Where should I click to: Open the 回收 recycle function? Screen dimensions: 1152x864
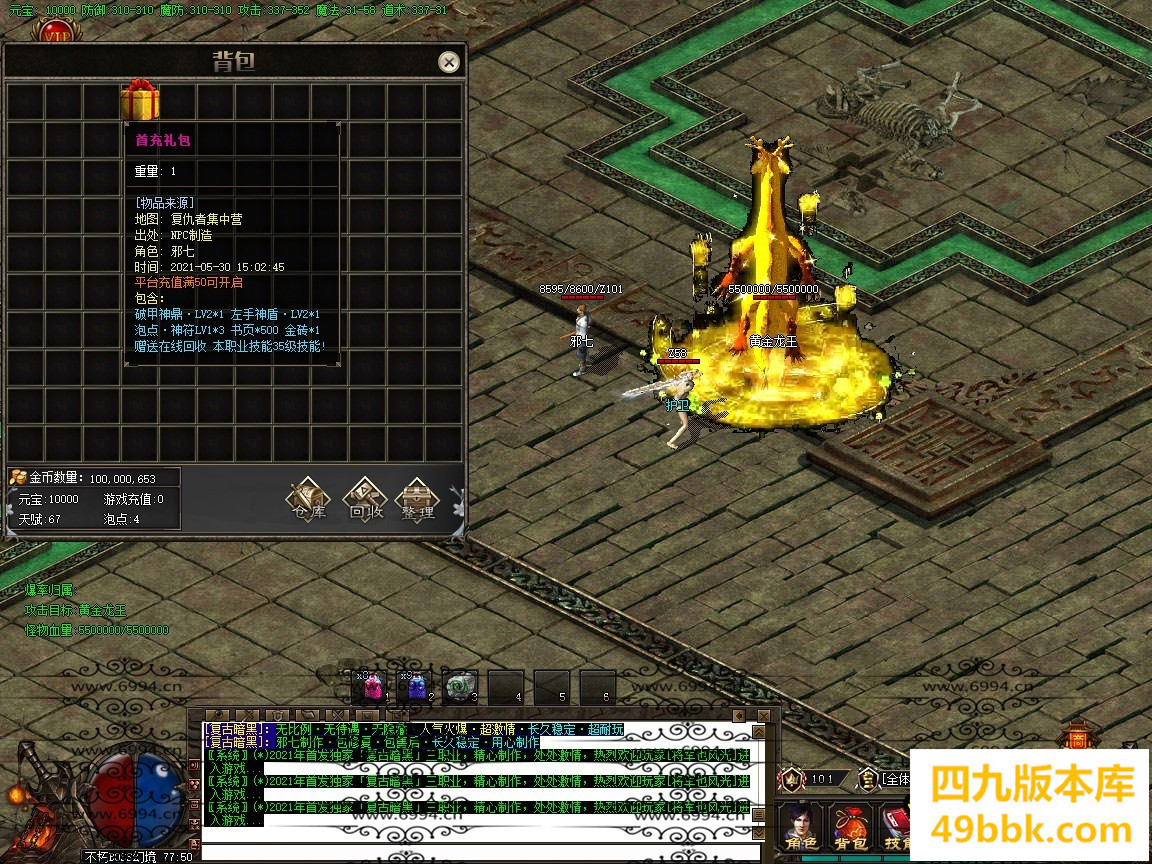coord(365,497)
